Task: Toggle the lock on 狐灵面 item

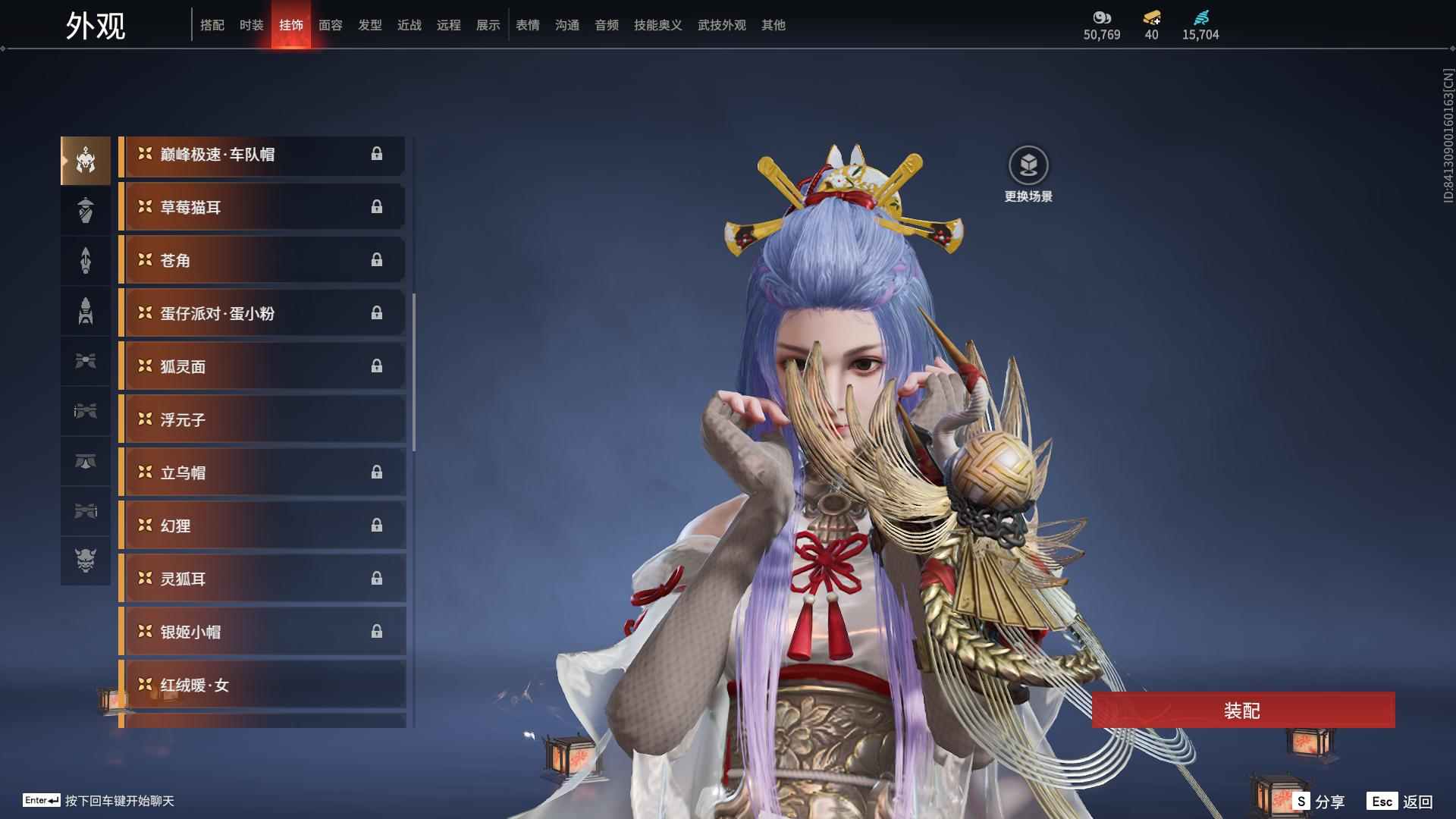Action: point(378,366)
